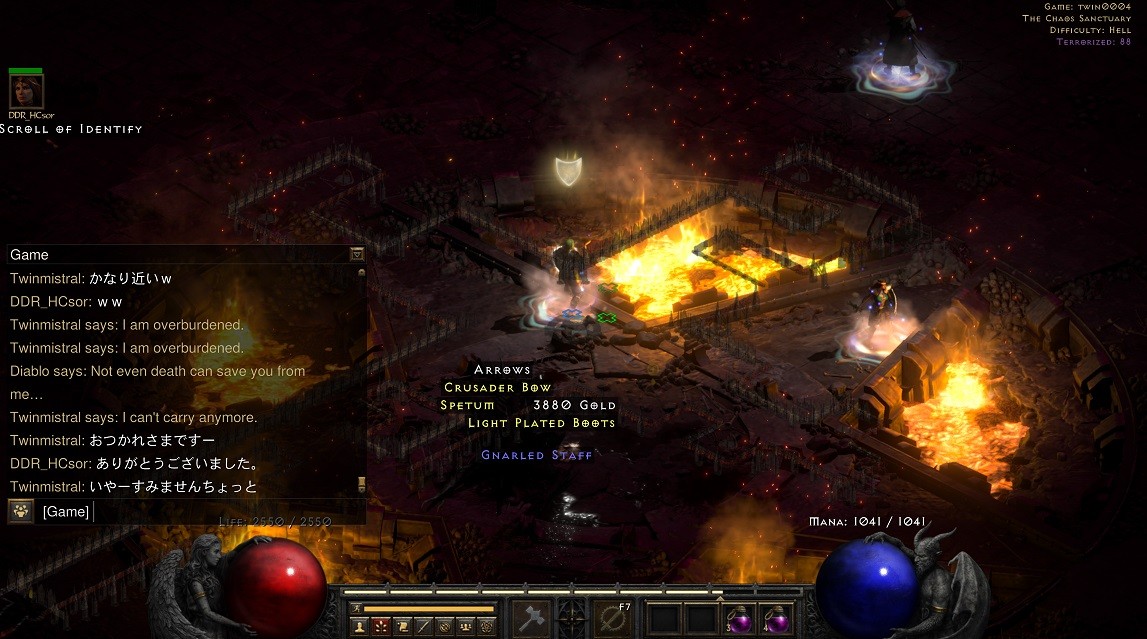
Task: Toggle the run/walk icon beside the stamina bar
Action: coord(355,608)
